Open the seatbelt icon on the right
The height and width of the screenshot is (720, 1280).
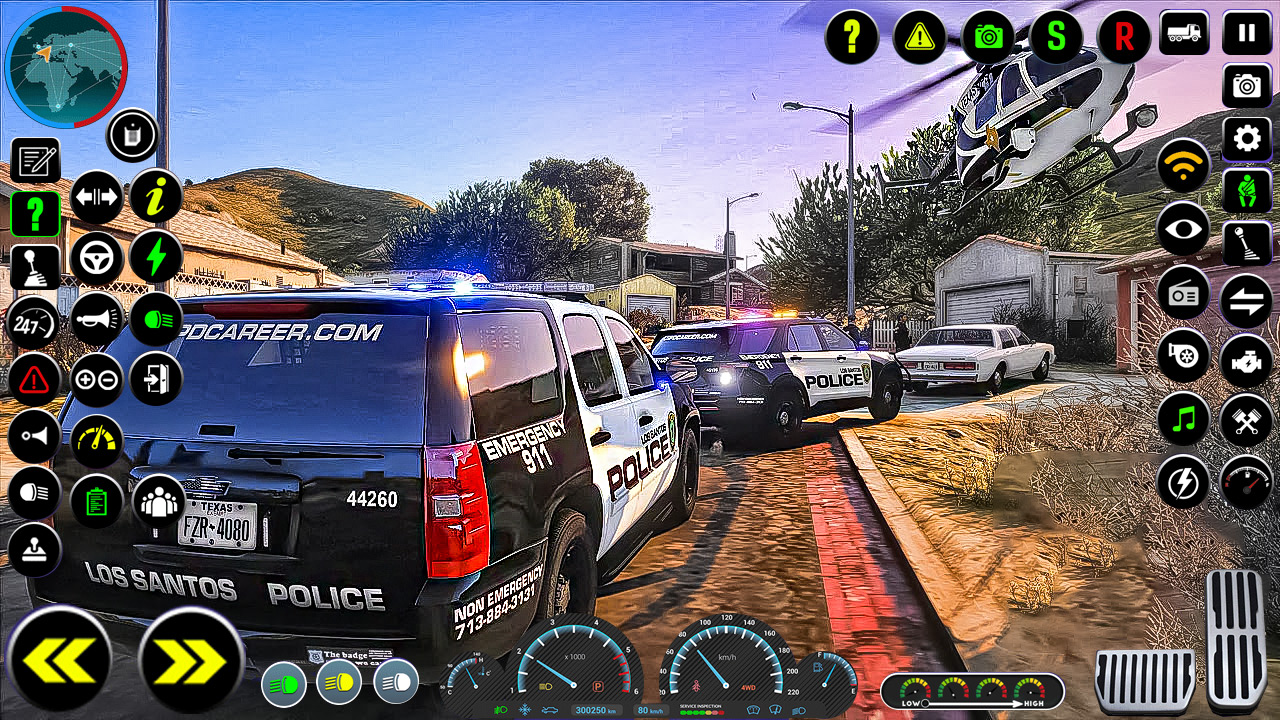tap(1246, 190)
